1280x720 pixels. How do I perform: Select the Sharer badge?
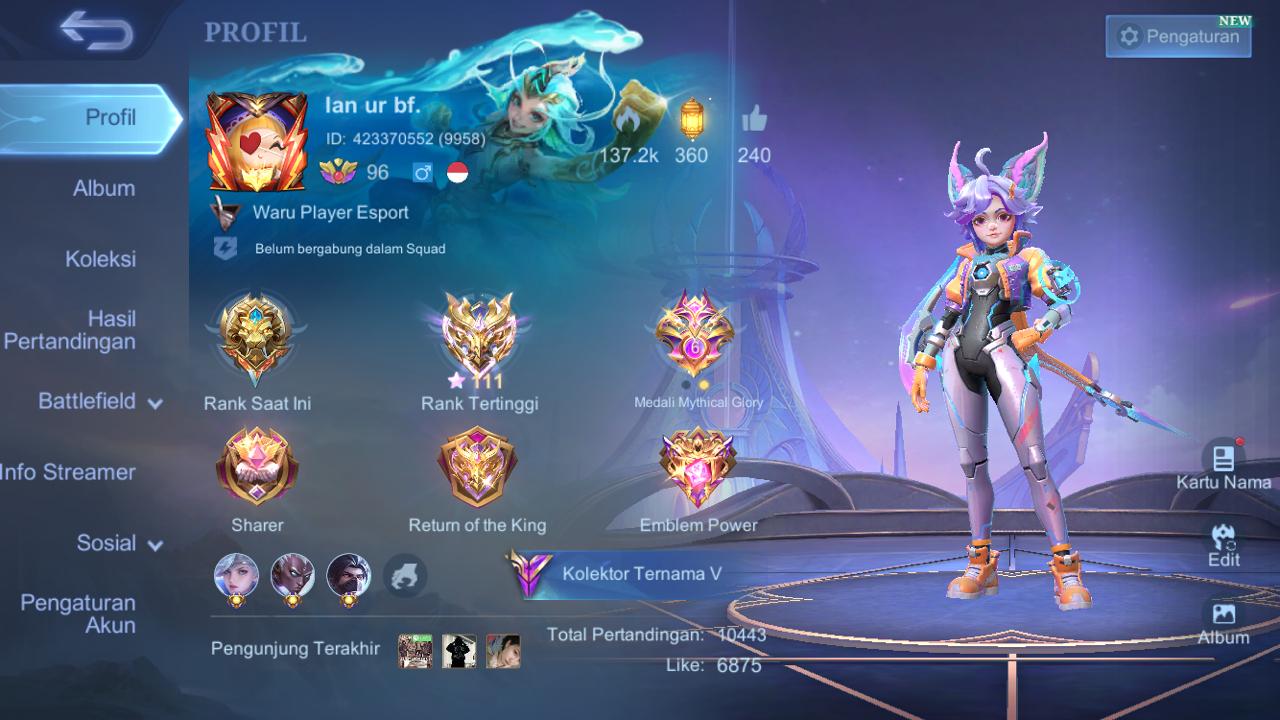(257, 468)
